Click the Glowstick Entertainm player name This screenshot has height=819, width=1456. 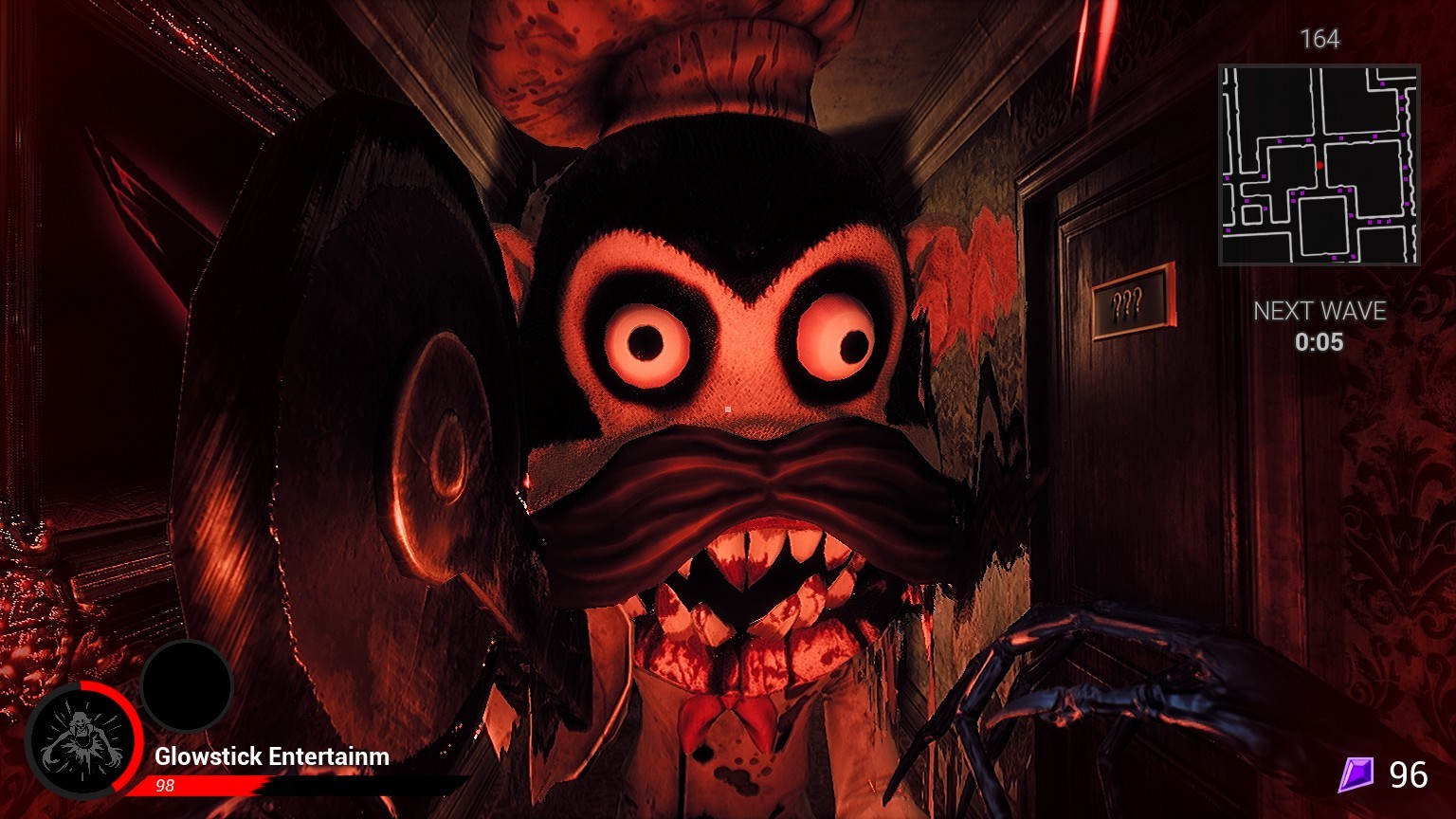tap(271, 757)
